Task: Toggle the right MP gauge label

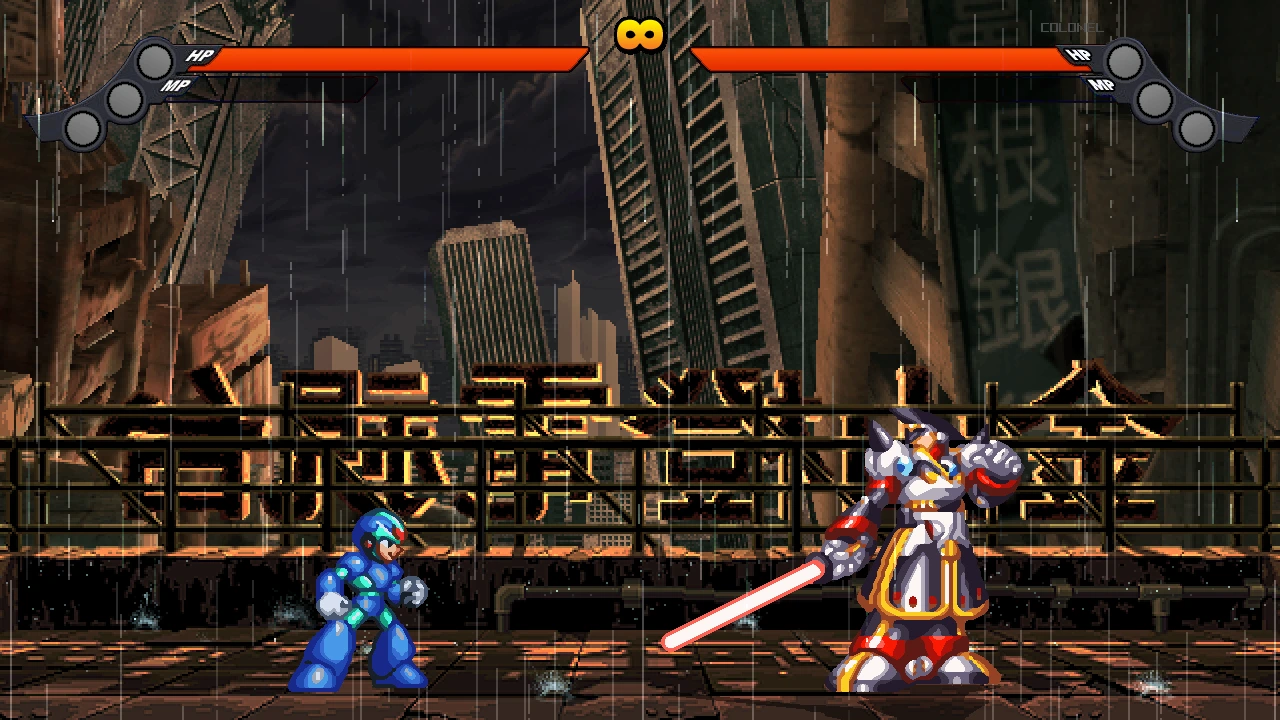Action: pos(1102,87)
